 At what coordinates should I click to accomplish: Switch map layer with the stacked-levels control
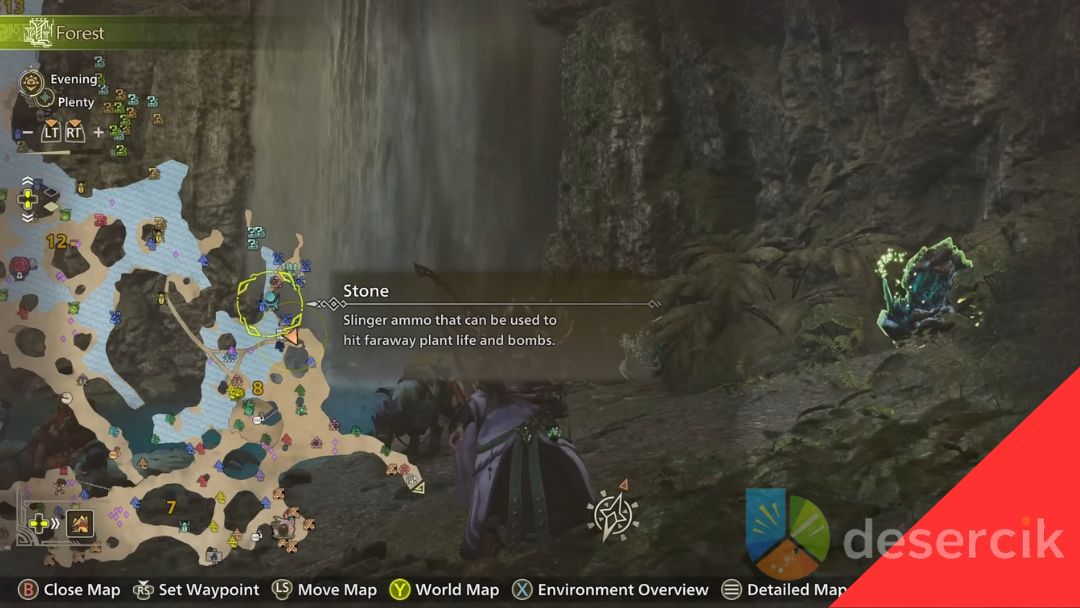28,199
